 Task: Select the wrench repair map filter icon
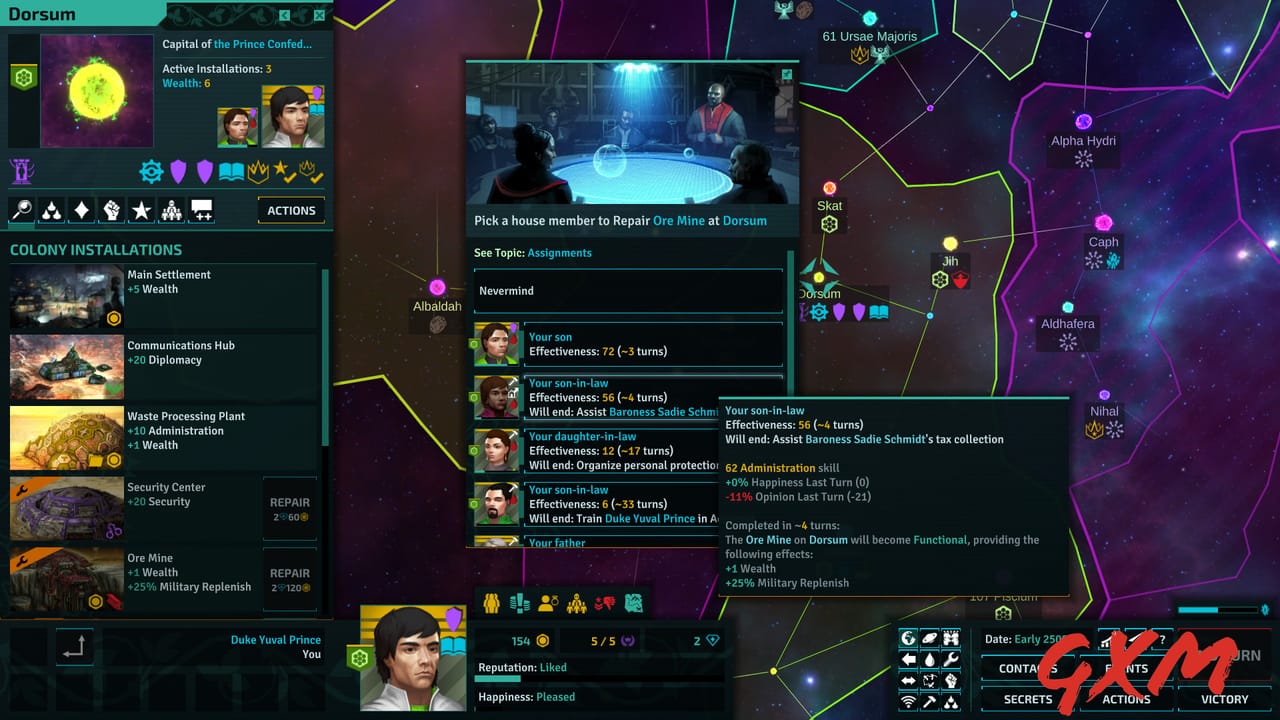[952, 659]
